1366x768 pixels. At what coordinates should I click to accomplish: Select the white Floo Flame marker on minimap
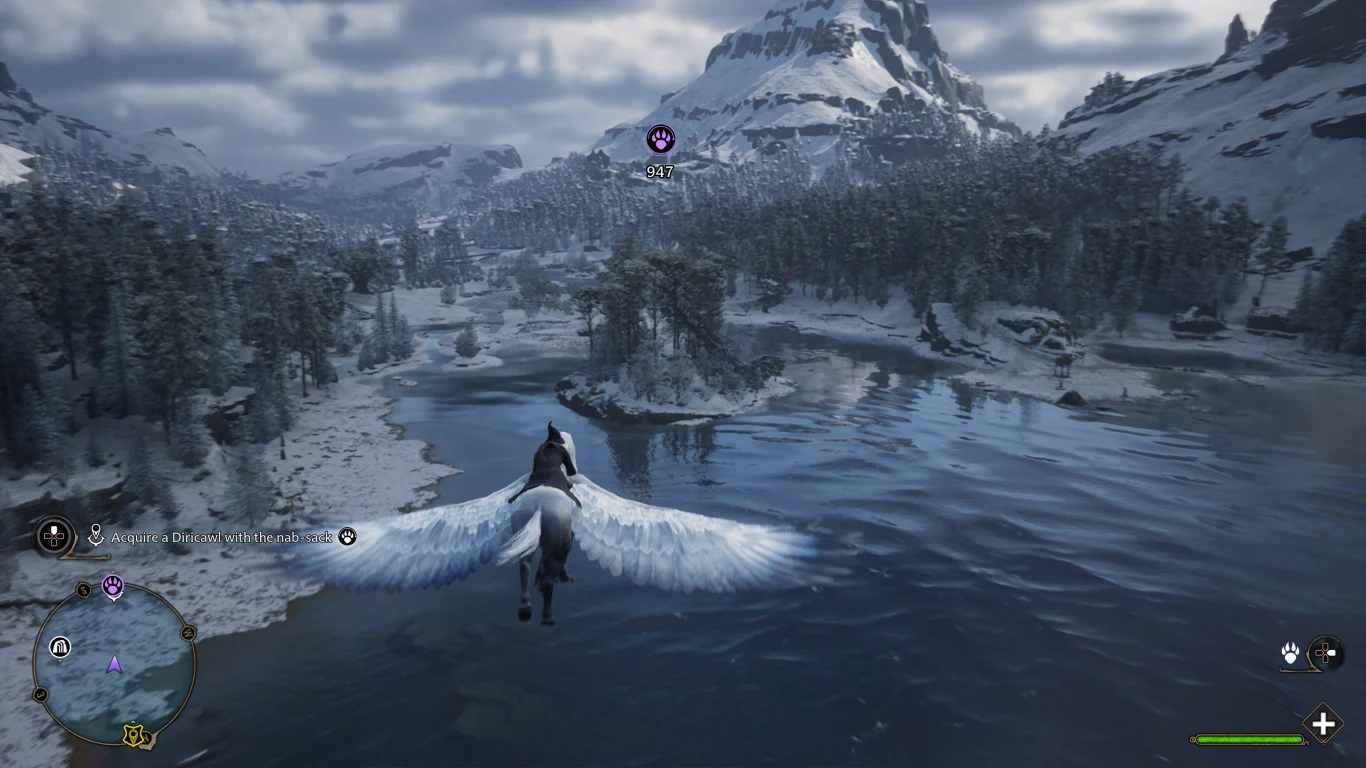click(61, 647)
